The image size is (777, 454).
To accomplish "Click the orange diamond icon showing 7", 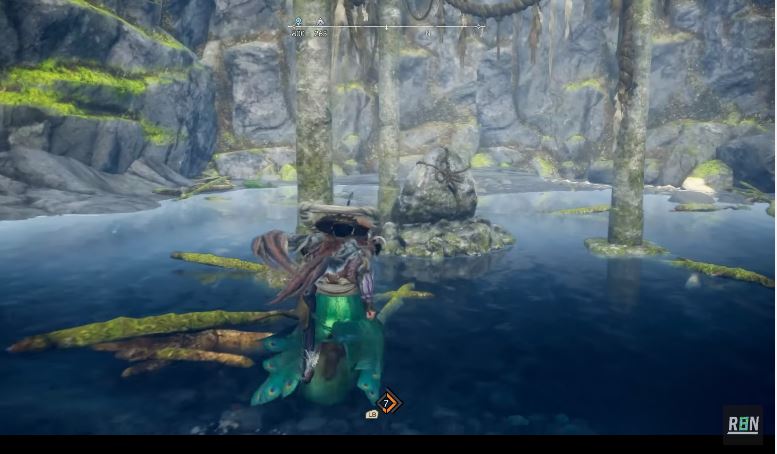I will [387, 403].
